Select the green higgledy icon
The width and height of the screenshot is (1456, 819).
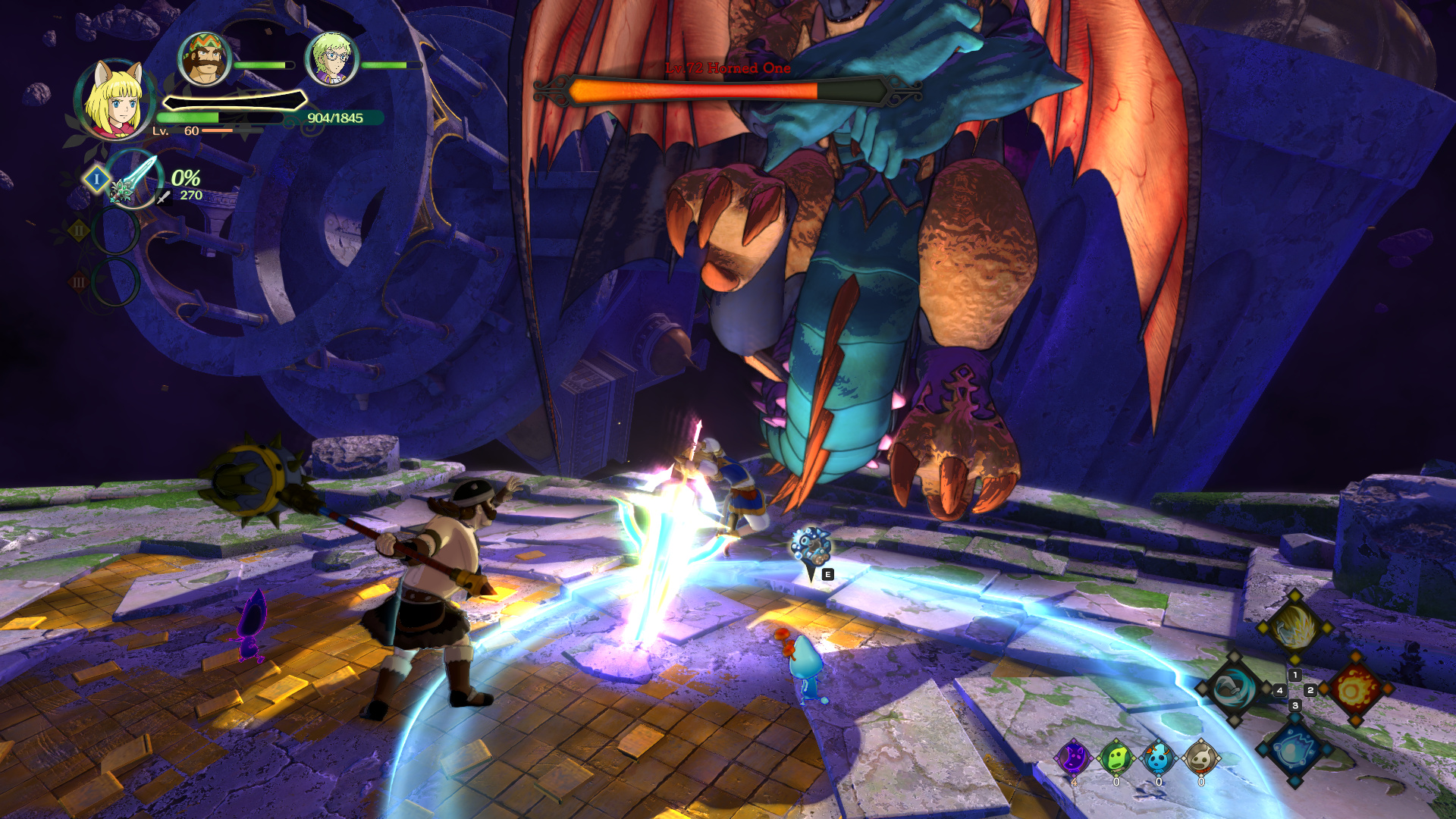click(x=1116, y=757)
